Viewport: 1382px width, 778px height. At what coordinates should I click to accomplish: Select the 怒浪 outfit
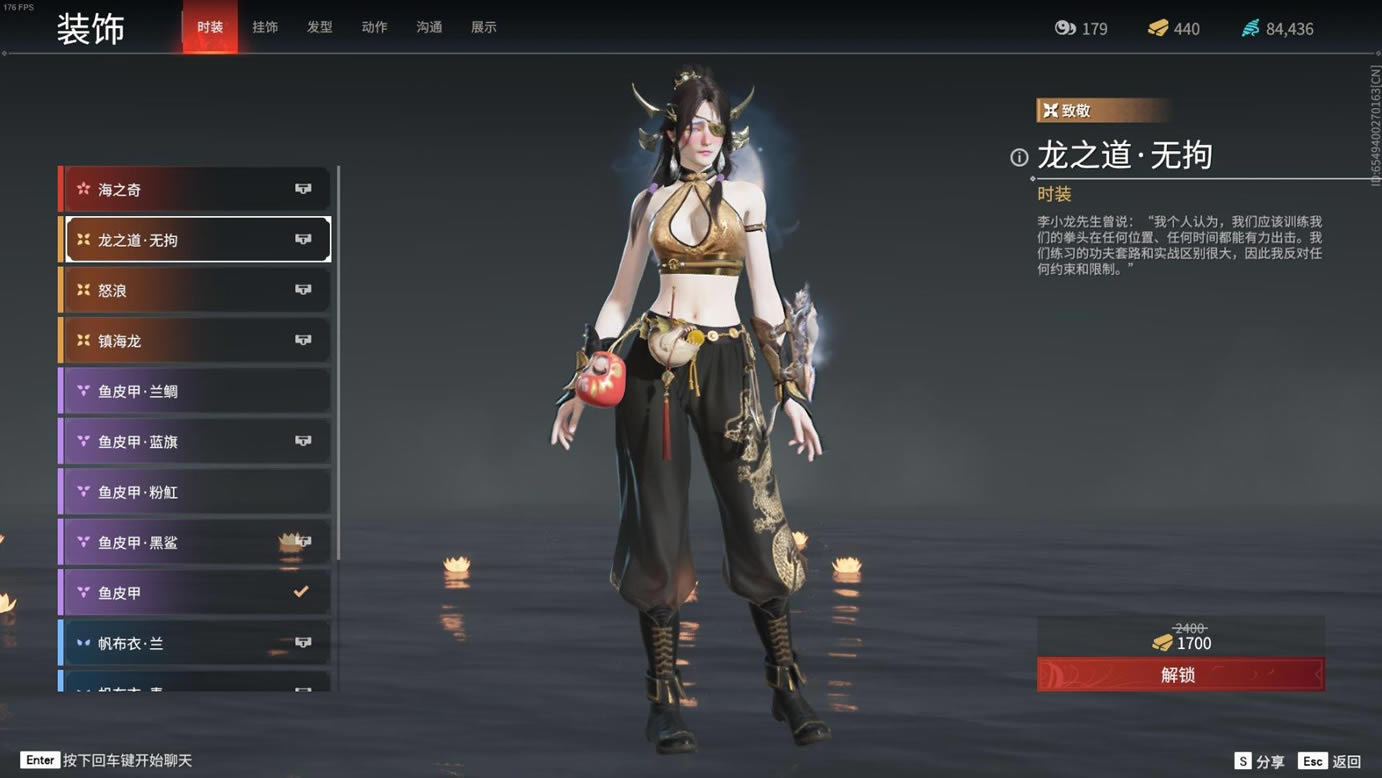click(x=197, y=290)
